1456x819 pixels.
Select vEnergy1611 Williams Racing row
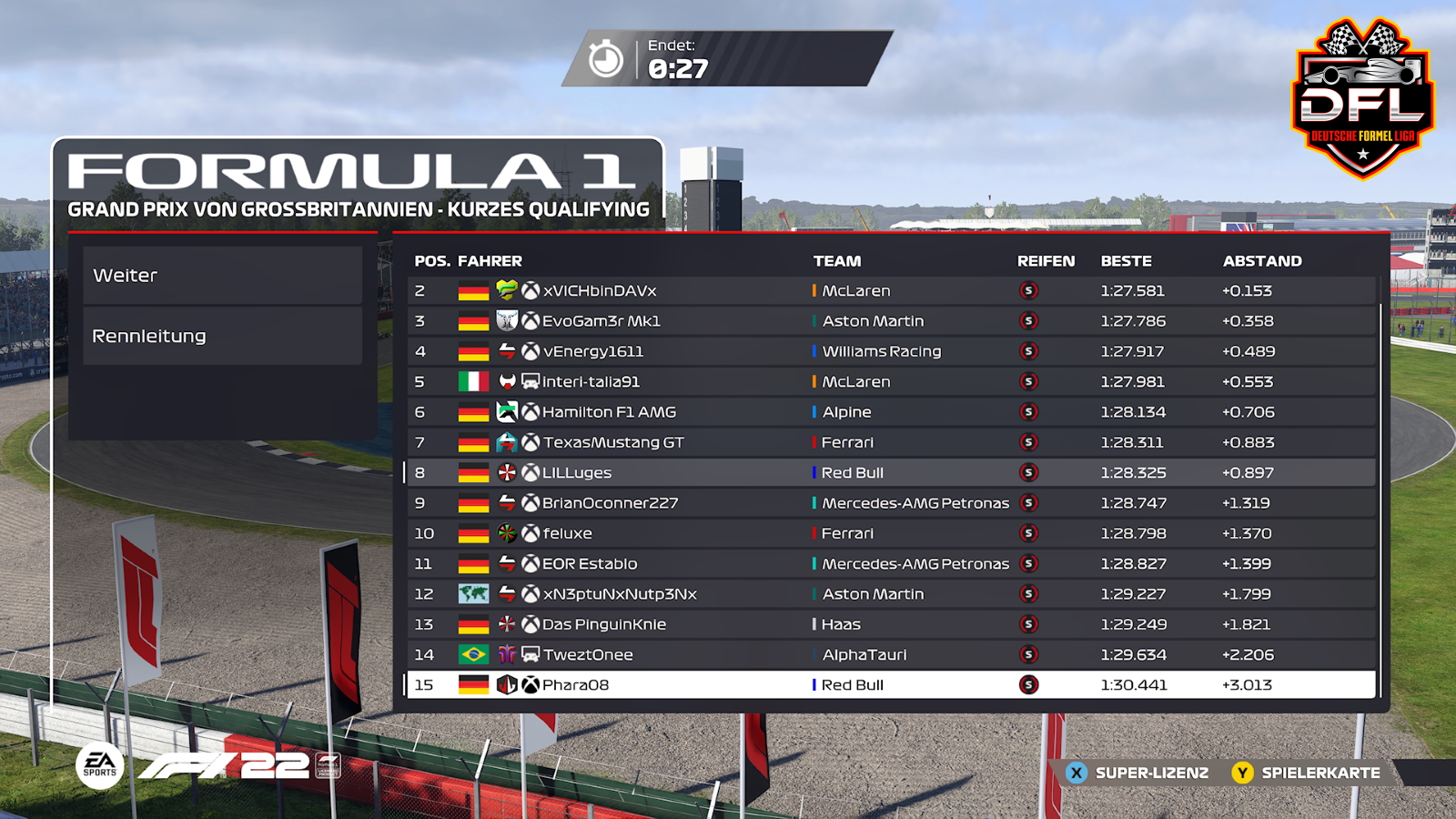point(890,351)
